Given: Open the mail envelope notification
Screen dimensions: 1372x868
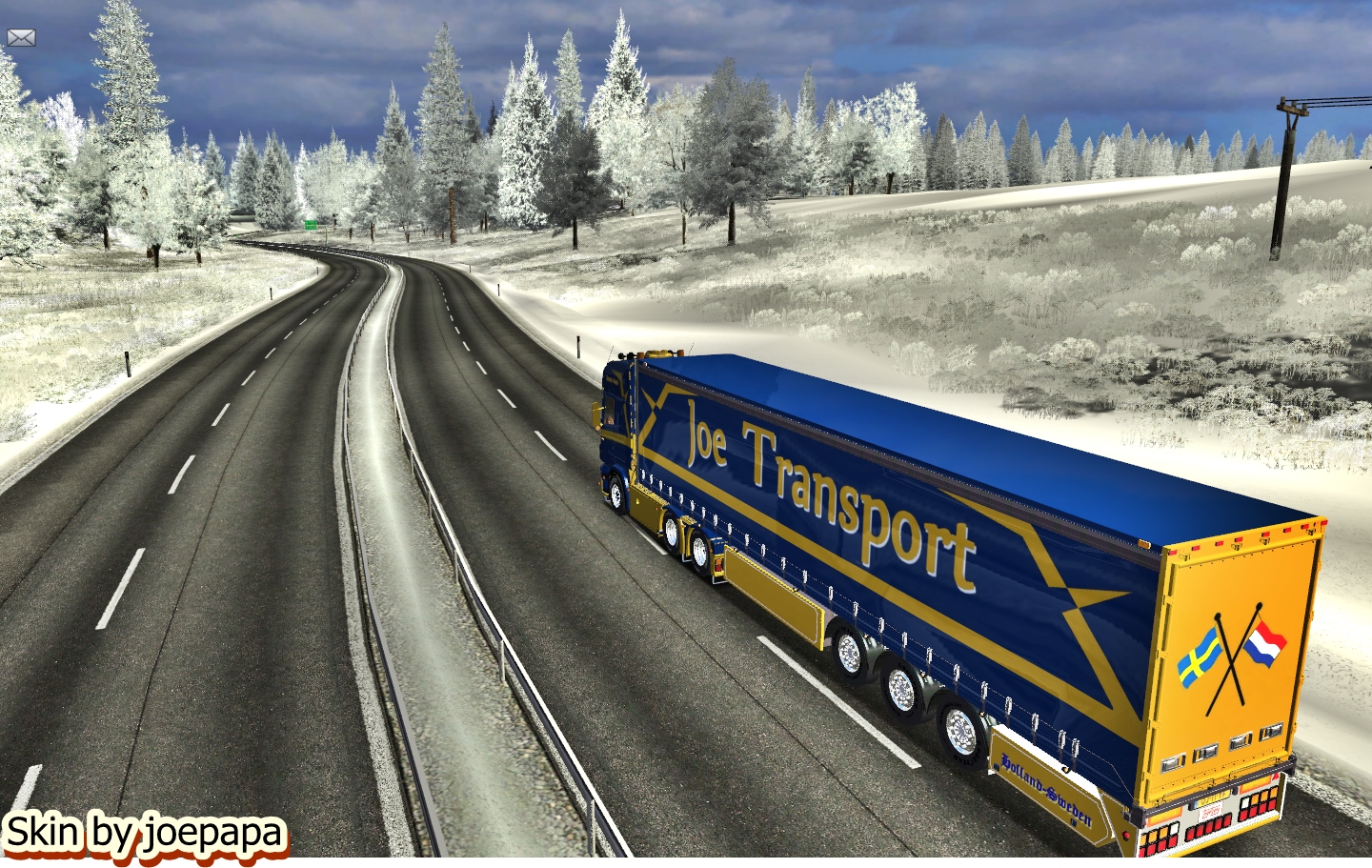Looking at the screenshot, I should [21, 38].
